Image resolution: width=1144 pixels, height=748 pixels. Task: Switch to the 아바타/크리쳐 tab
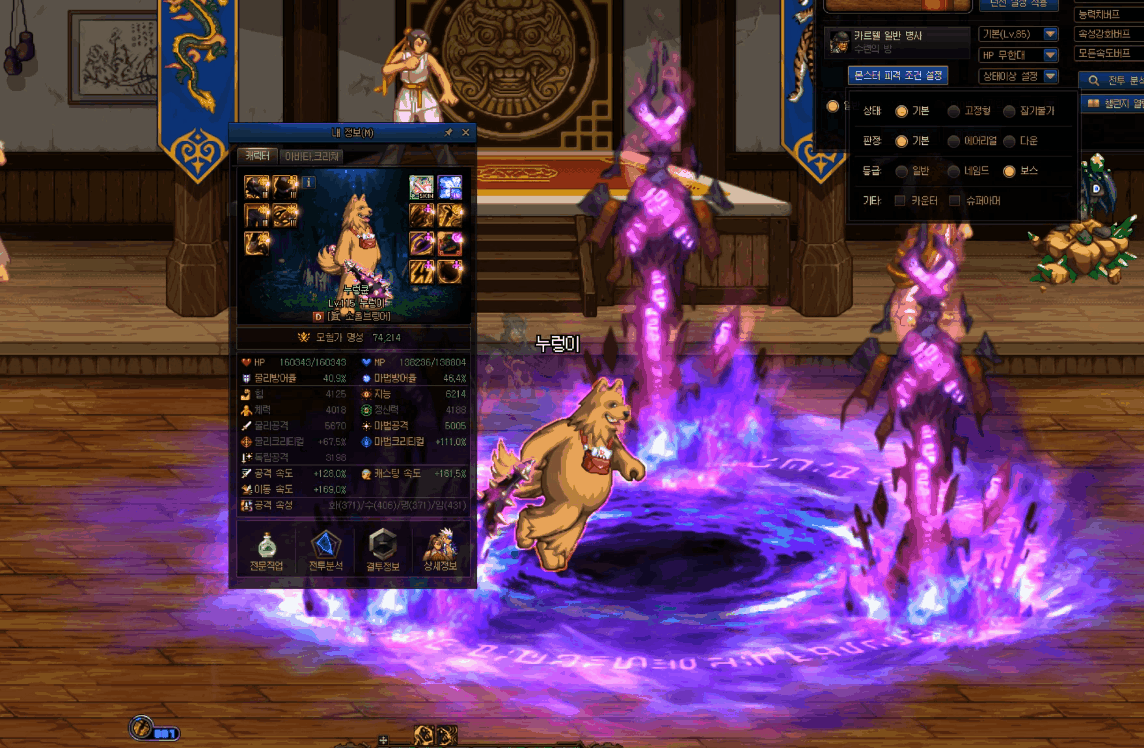pyautogui.click(x=313, y=156)
